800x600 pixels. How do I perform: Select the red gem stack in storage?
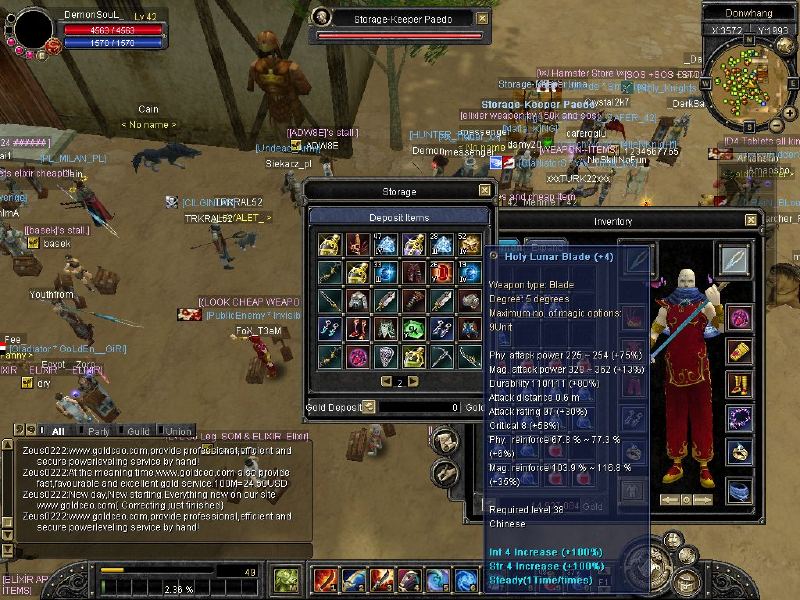click(x=442, y=272)
